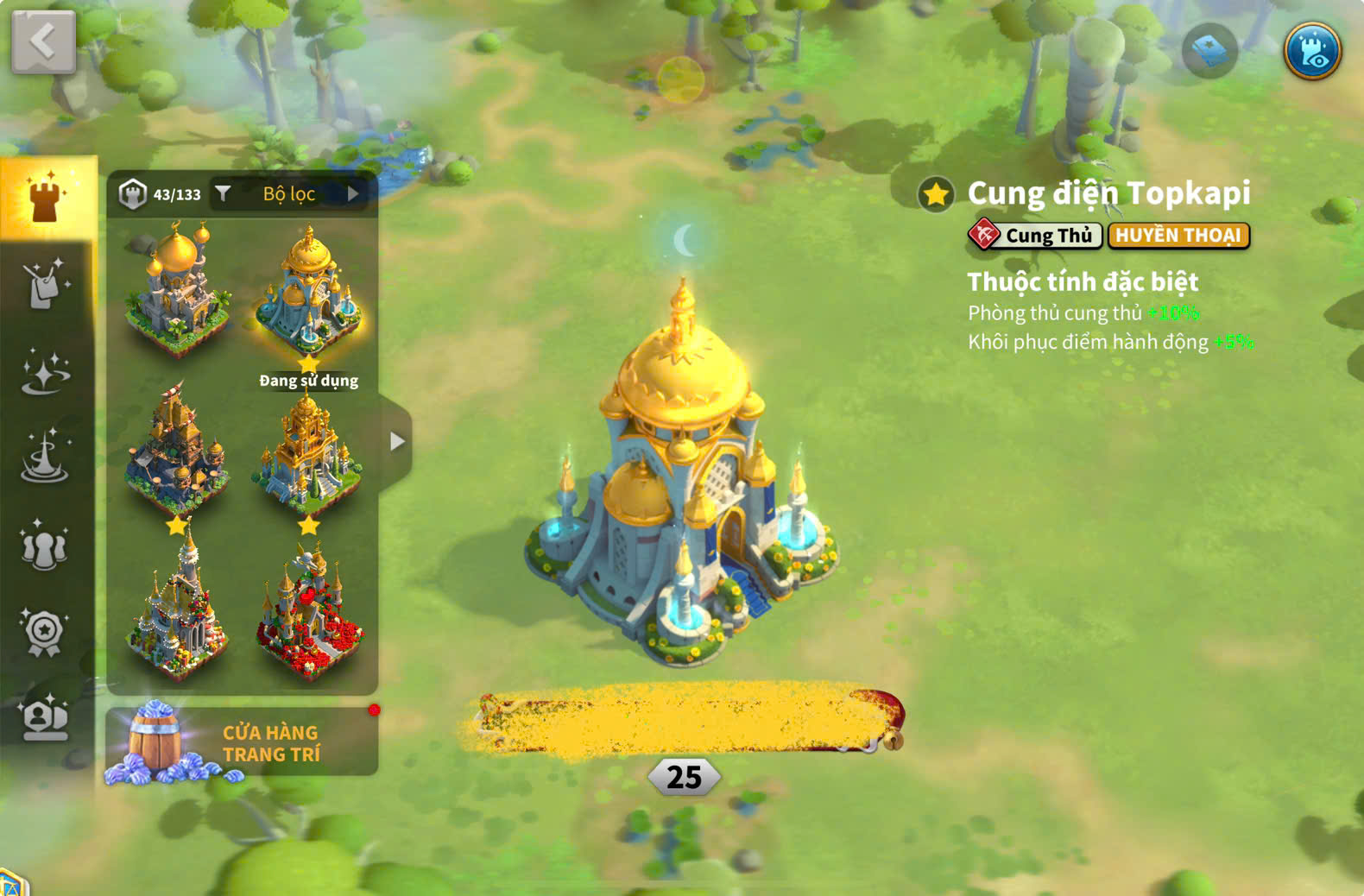Open the blue book icon
This screenshot has width=1364, height=896.
[x=1209, y=52]
